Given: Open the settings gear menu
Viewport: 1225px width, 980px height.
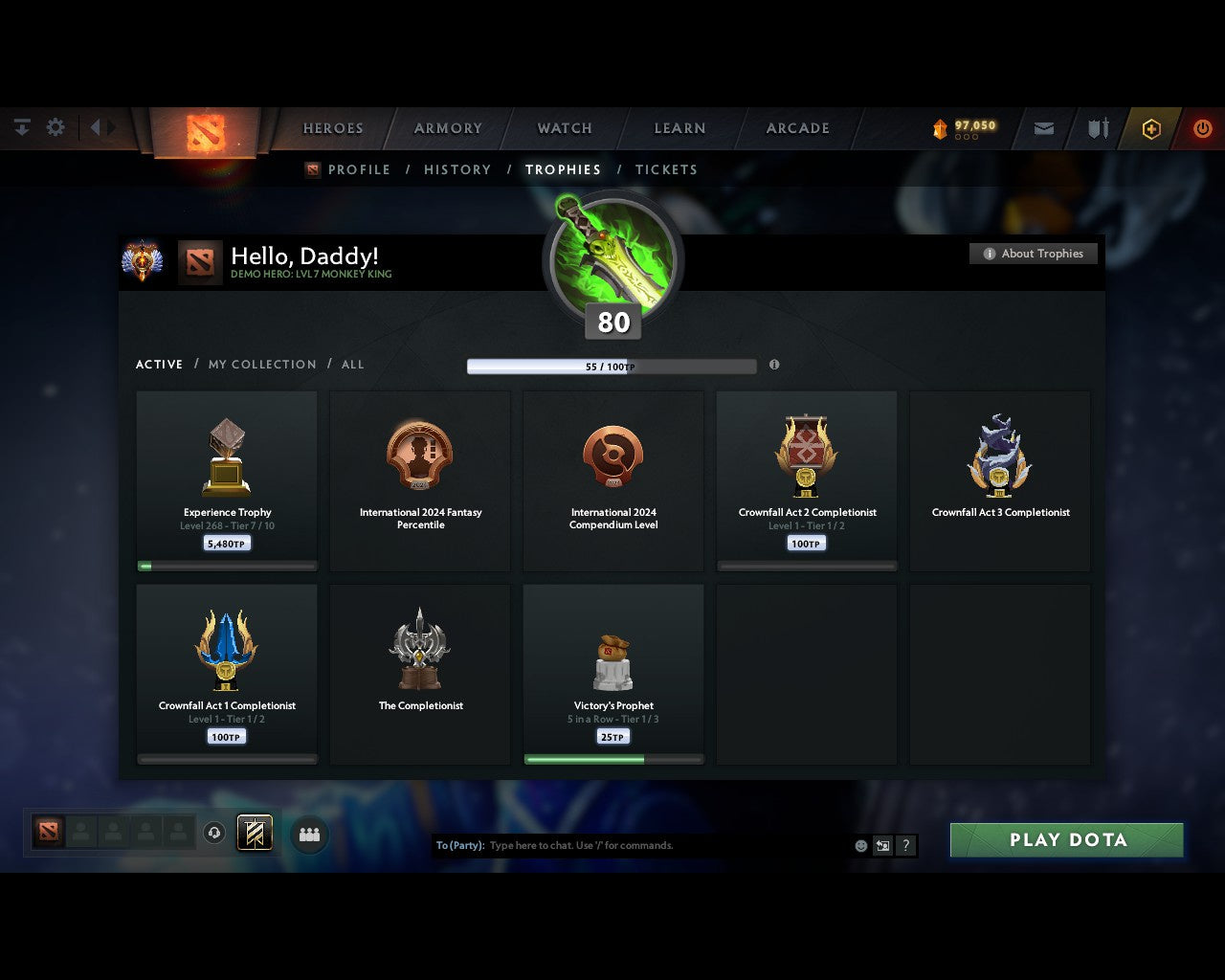Looking at the screenshot, I should 56,127.
